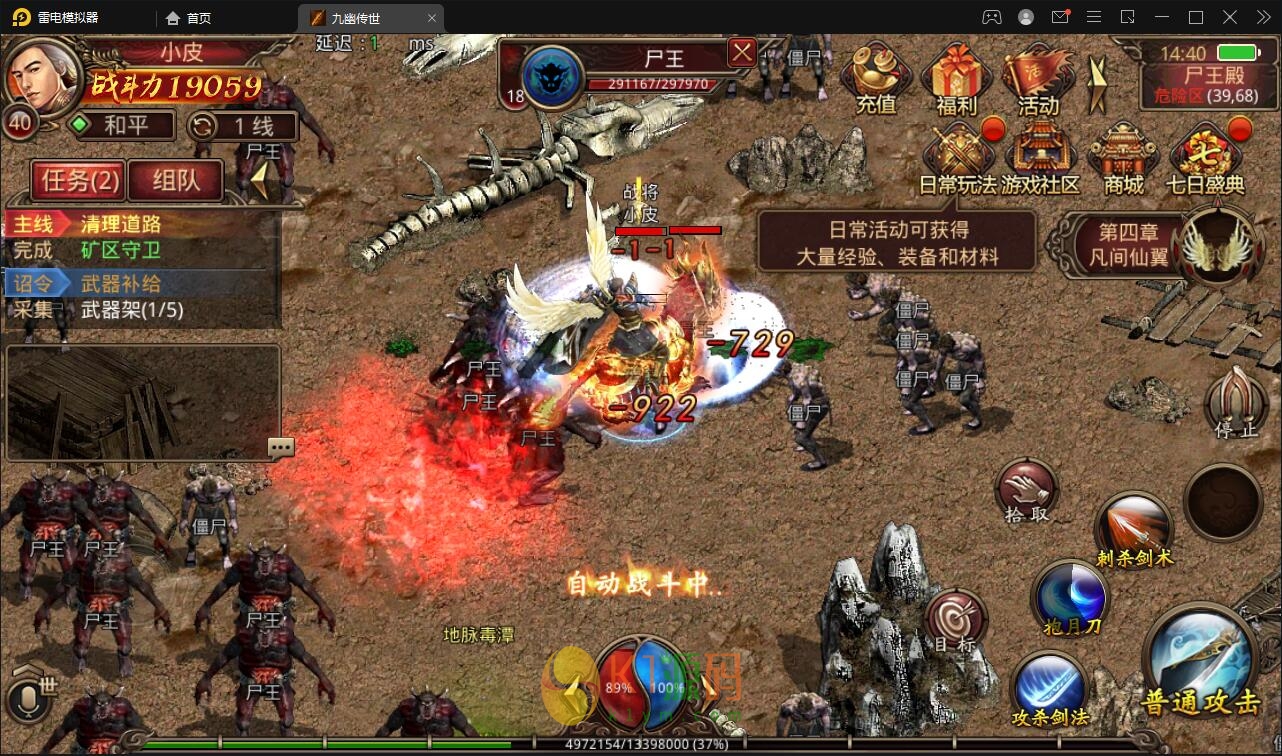Open the 活动 events menu

[1037, 78]
